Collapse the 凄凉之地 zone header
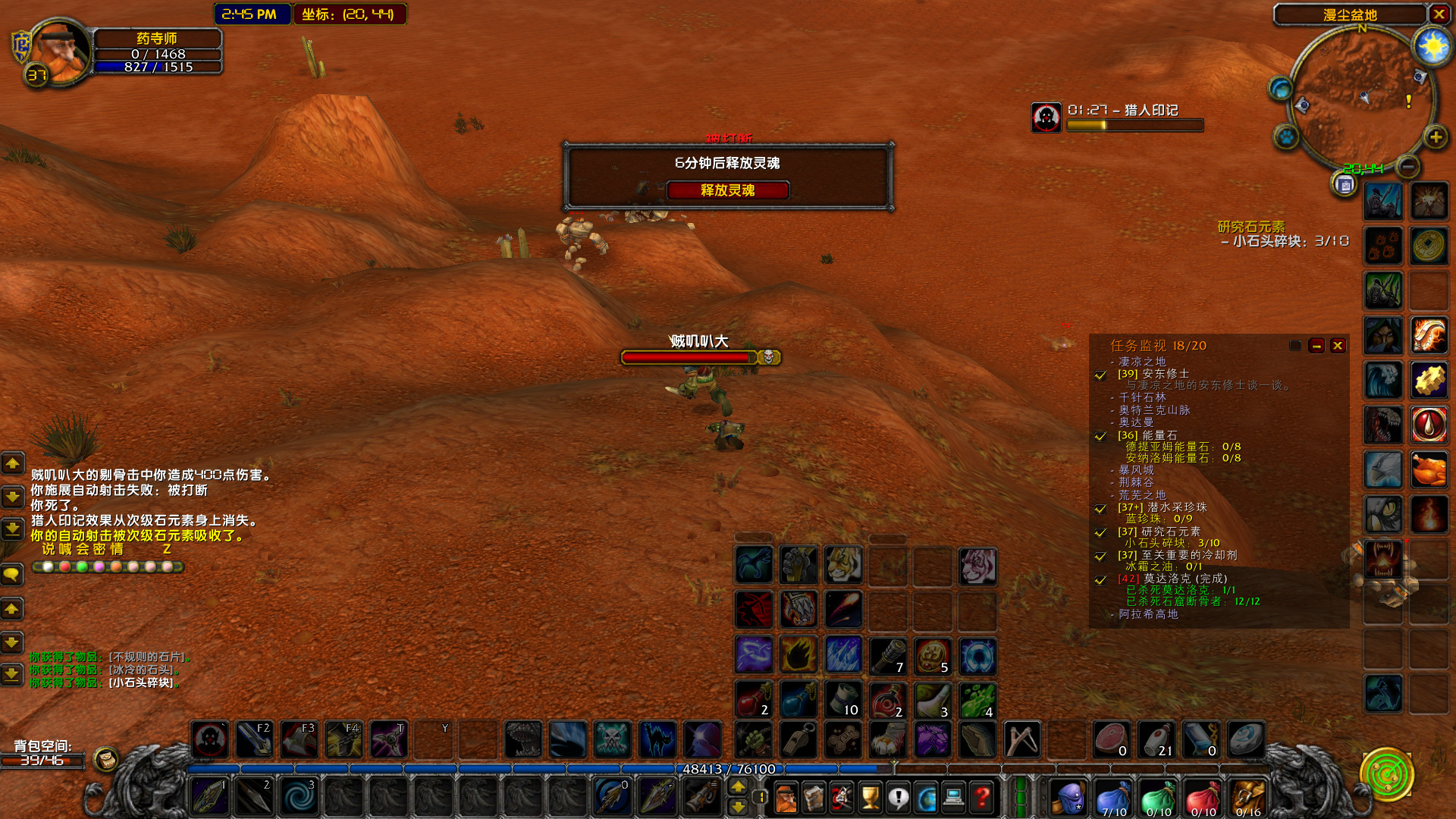Viewport: 1456px width, 819px height. (x=1141, y=361)
